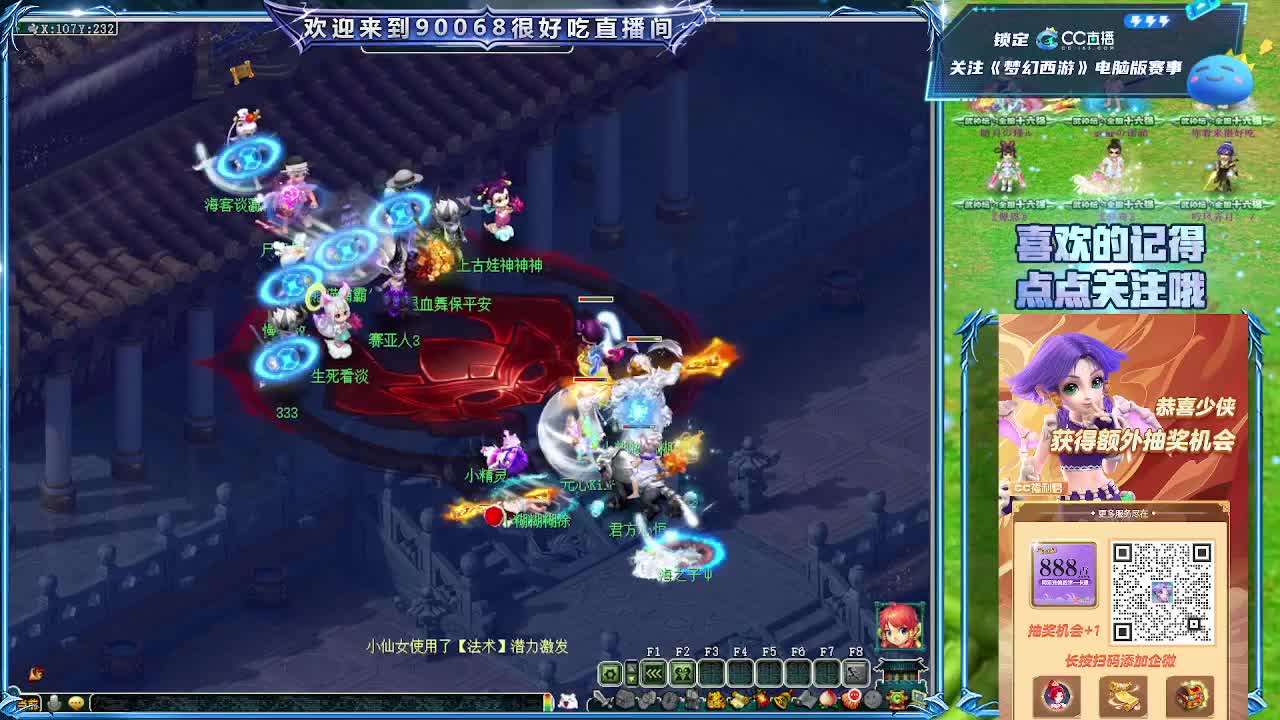The width and height of the screenshot is (1280, 720).
Task: Select the microphone icon near the chat bar
Action: [54, 703]
